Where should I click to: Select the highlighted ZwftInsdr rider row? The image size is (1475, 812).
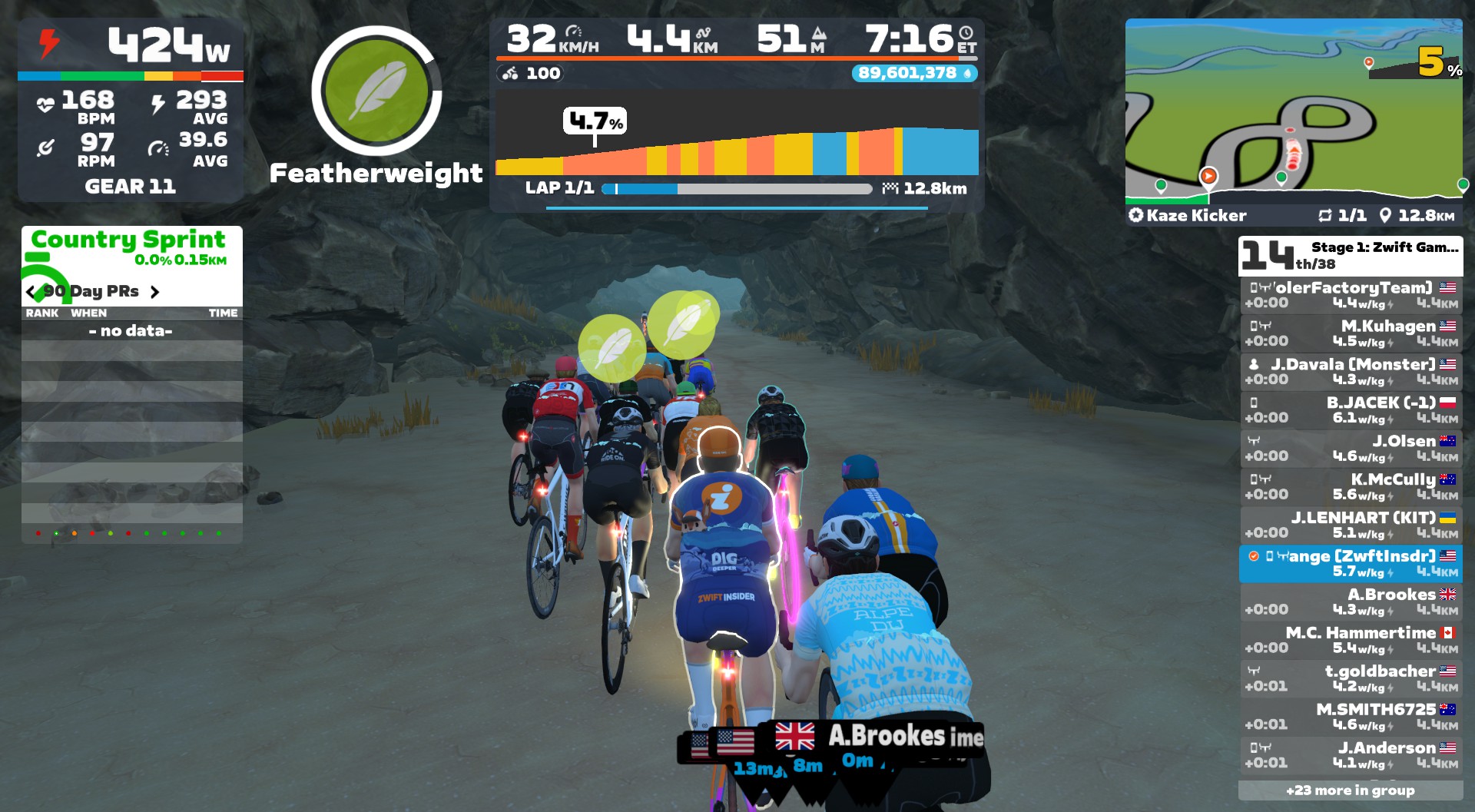coord(1351,564)
